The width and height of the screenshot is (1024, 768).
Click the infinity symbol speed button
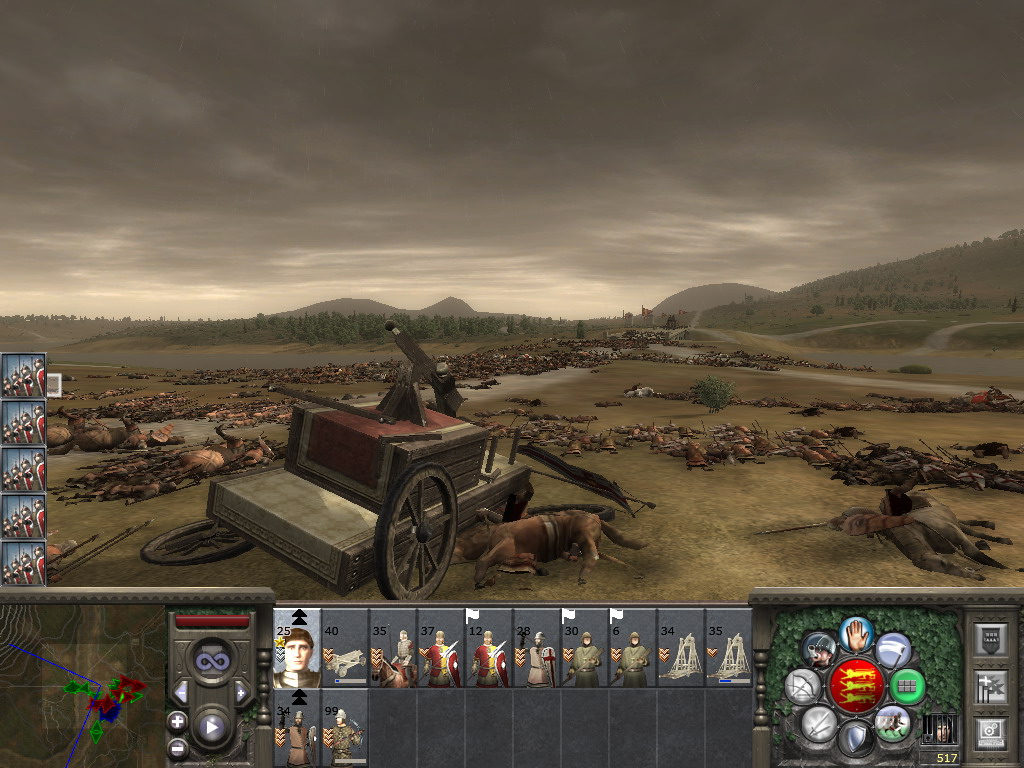pos(211,661)
